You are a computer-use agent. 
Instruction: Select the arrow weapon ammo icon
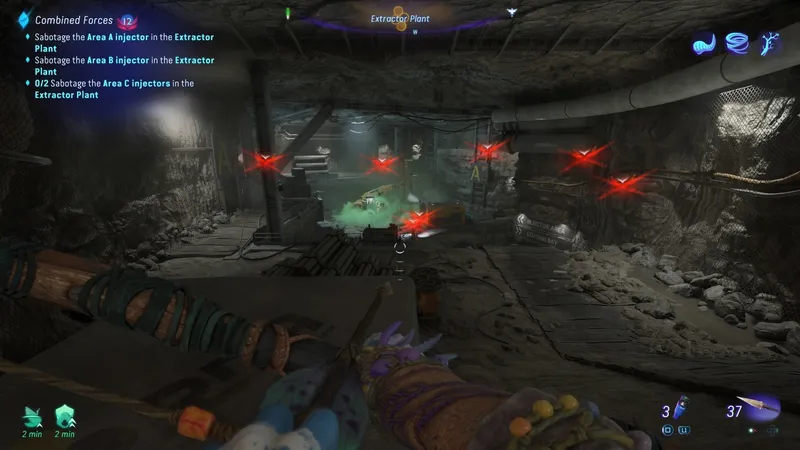tap(762, 409)
